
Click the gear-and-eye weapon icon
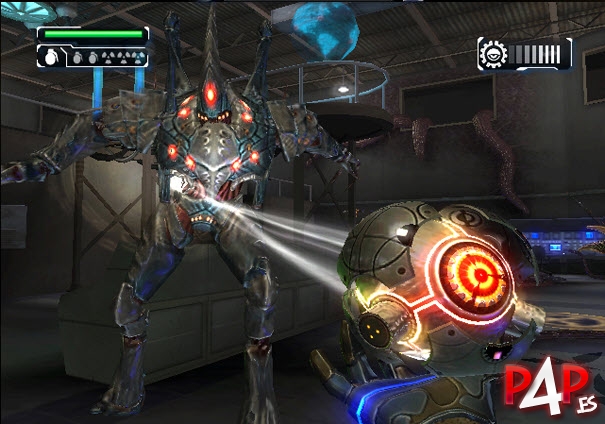point(493,53)
